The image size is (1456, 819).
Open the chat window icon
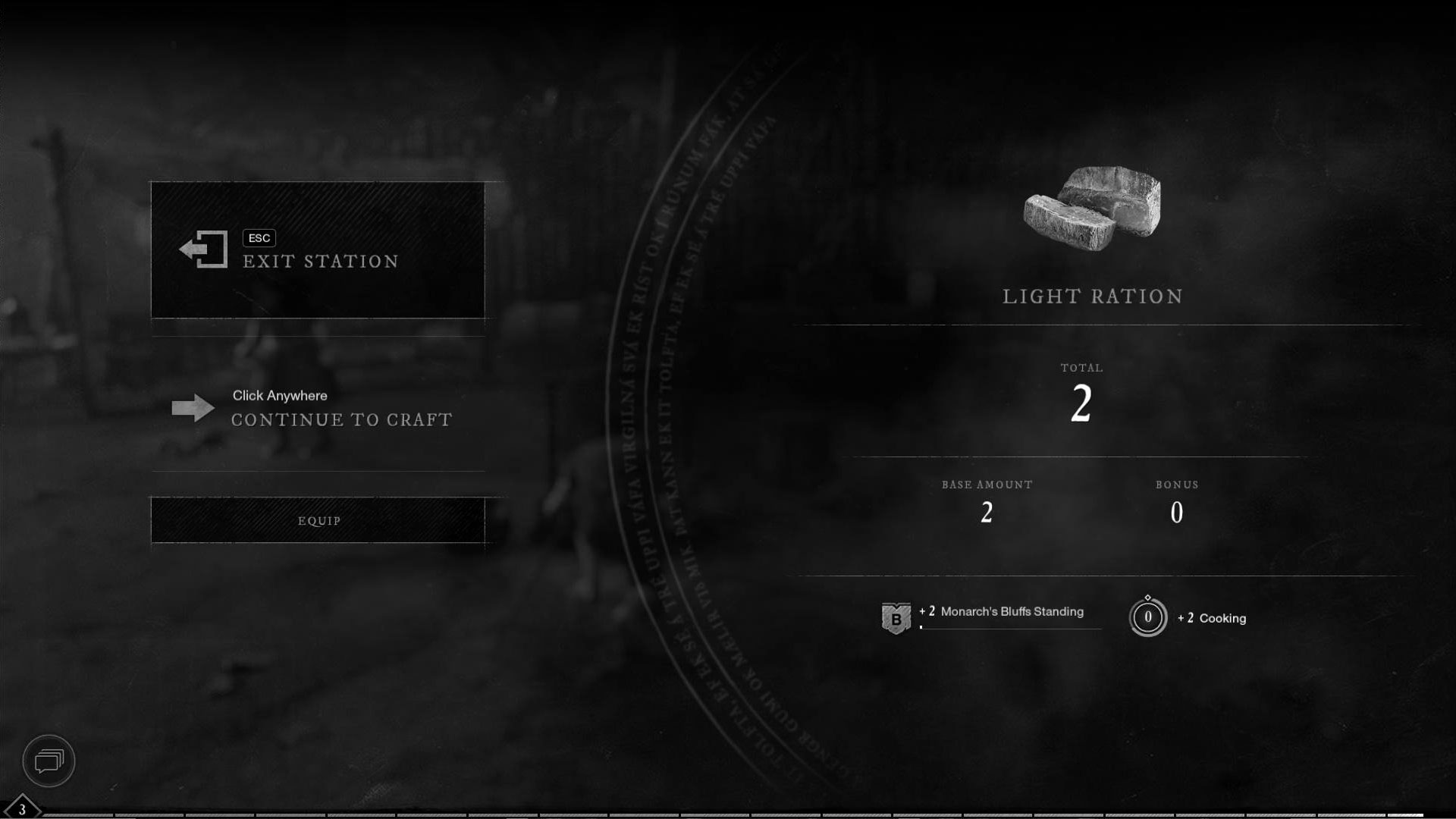pos(49,761)
